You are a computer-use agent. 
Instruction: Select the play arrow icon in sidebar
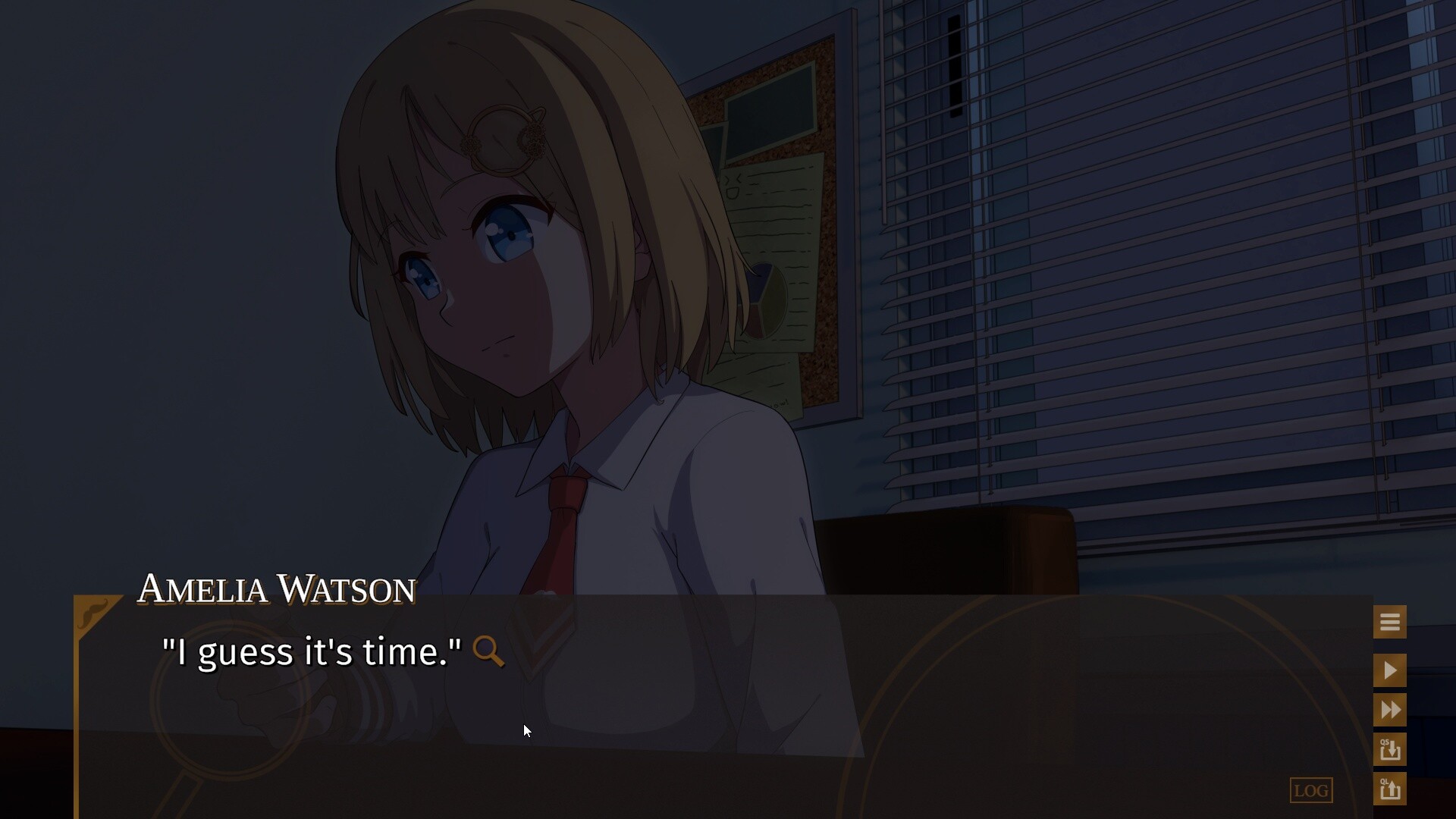click(x=1390, y=670)
